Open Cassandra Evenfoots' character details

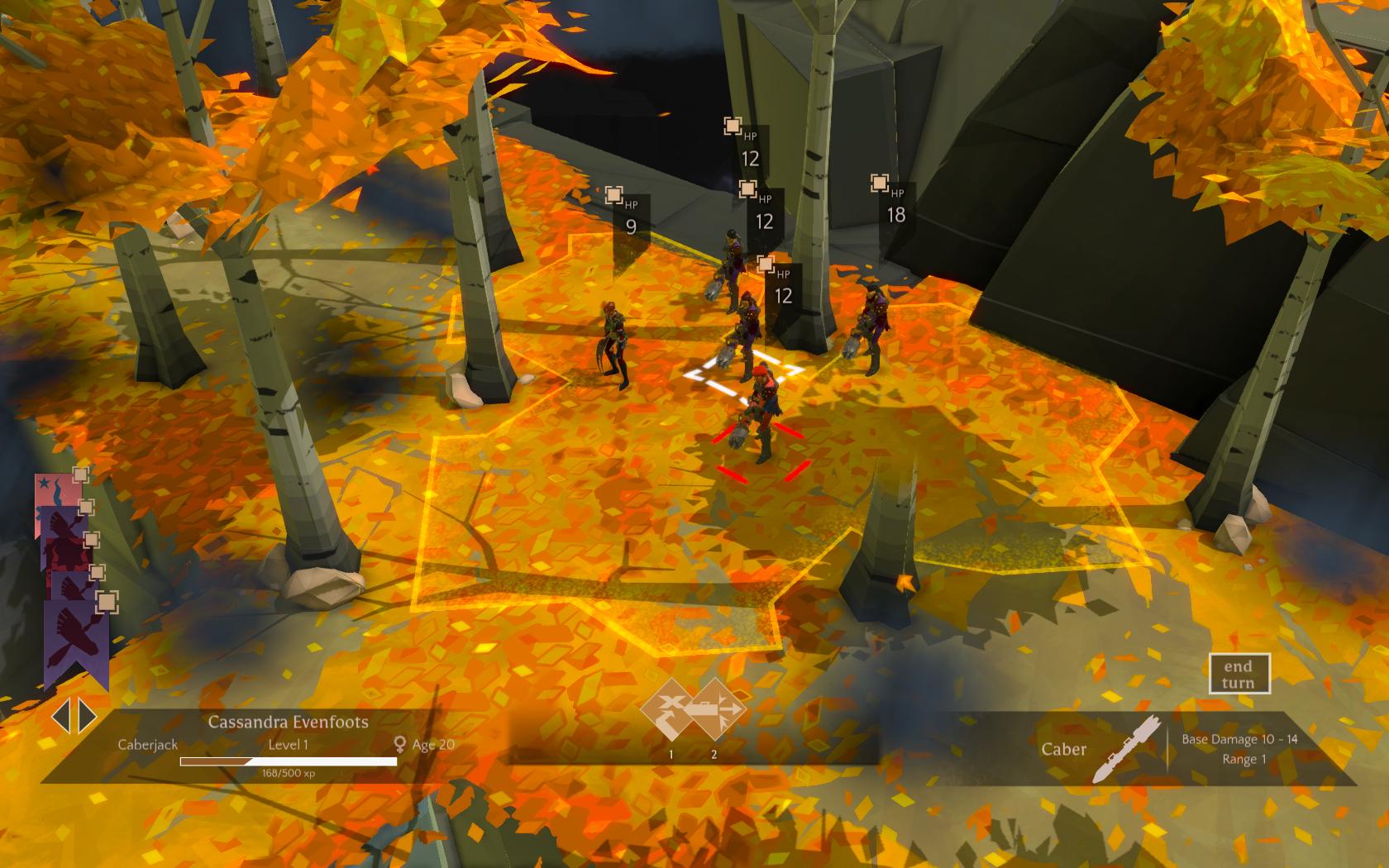288,722
